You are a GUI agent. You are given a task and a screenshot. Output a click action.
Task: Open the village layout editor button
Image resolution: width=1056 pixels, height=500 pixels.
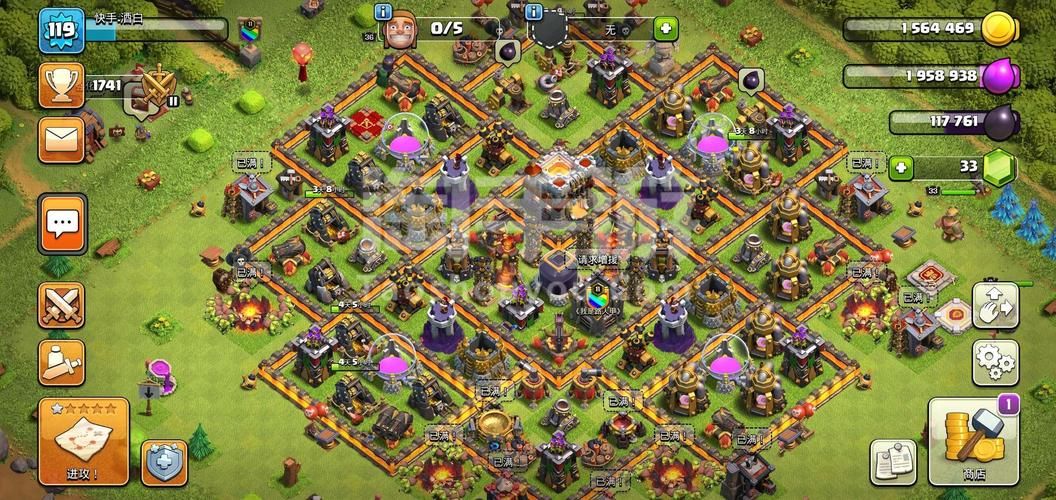[994, 302]
